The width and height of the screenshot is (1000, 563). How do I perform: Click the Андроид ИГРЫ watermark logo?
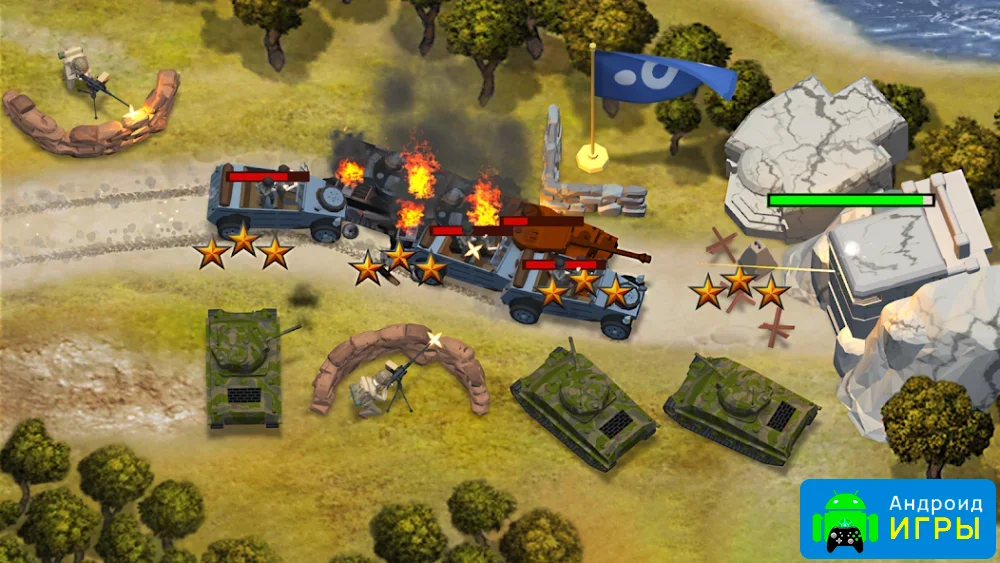(897, 519)
